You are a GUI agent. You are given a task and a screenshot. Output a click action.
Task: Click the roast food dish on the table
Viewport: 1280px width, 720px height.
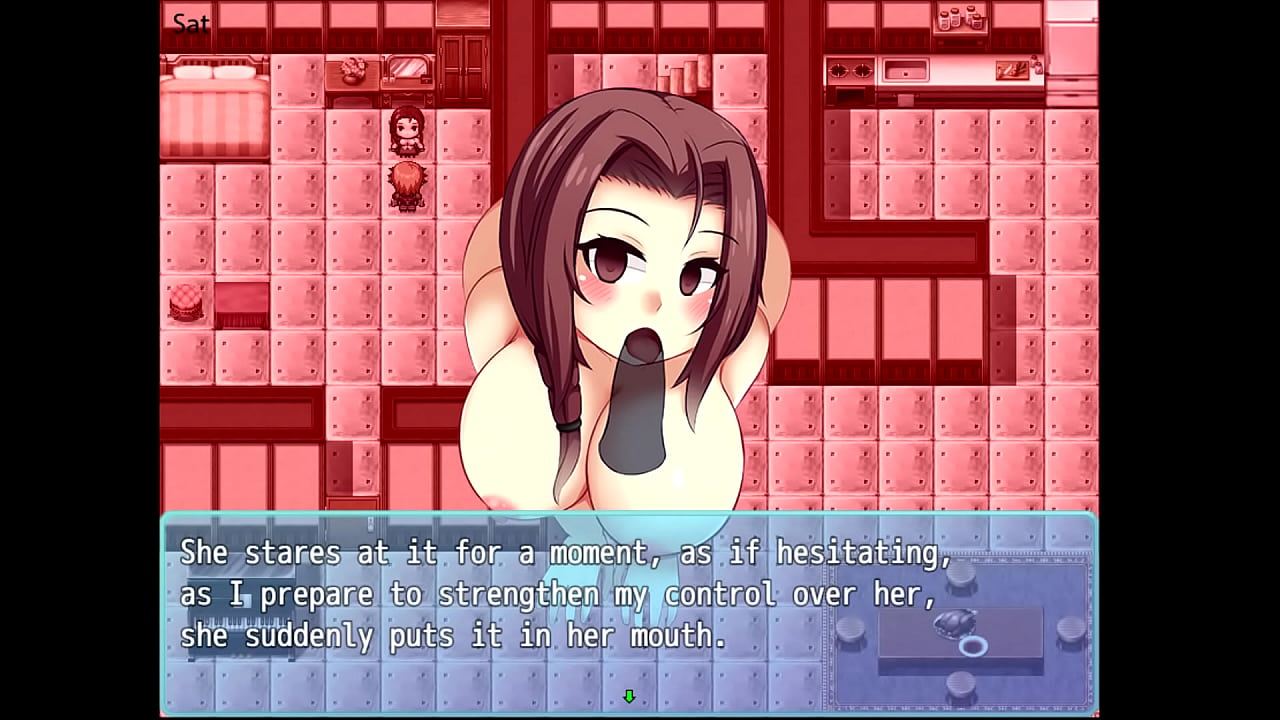click(x=955, y=622)
